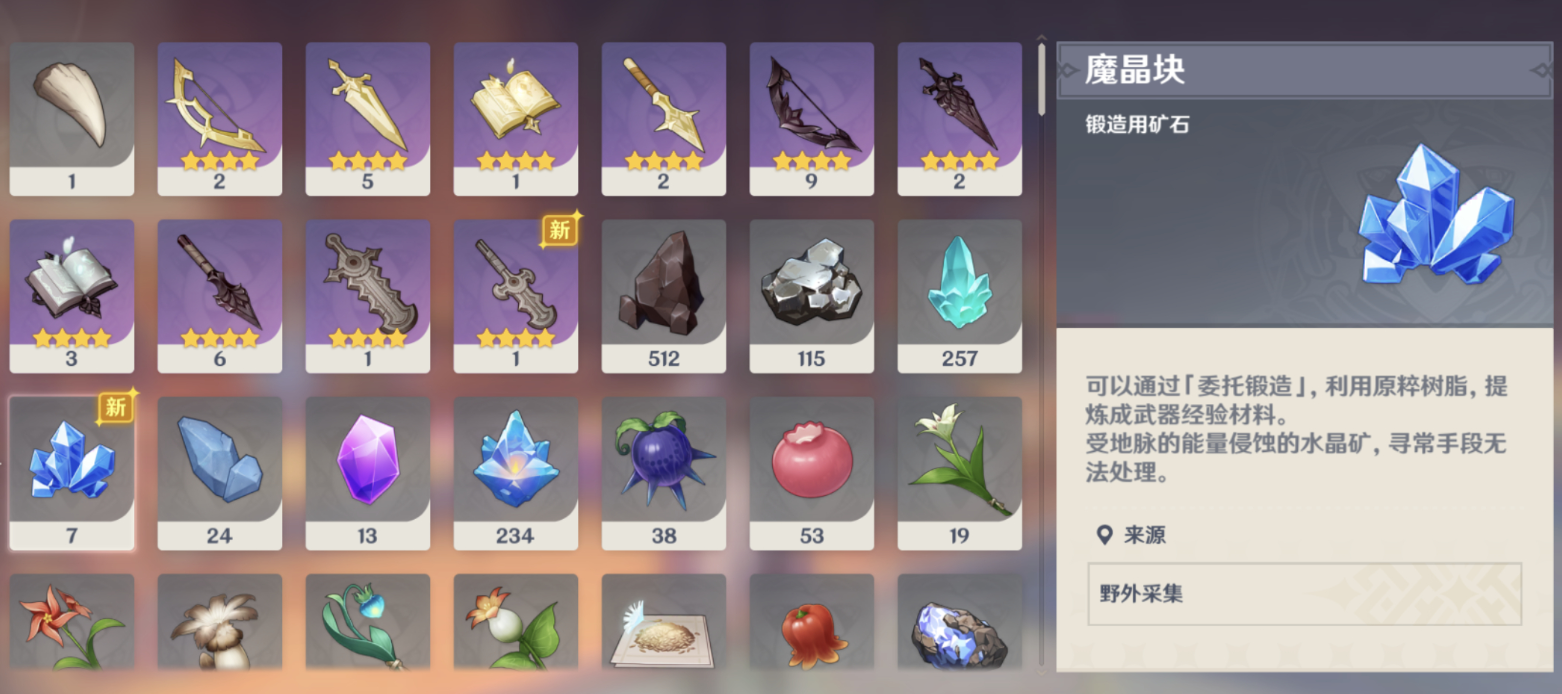Pick the golden open book weapon slot
Screen dimensions: 1562x694
[x=515, y=117]
